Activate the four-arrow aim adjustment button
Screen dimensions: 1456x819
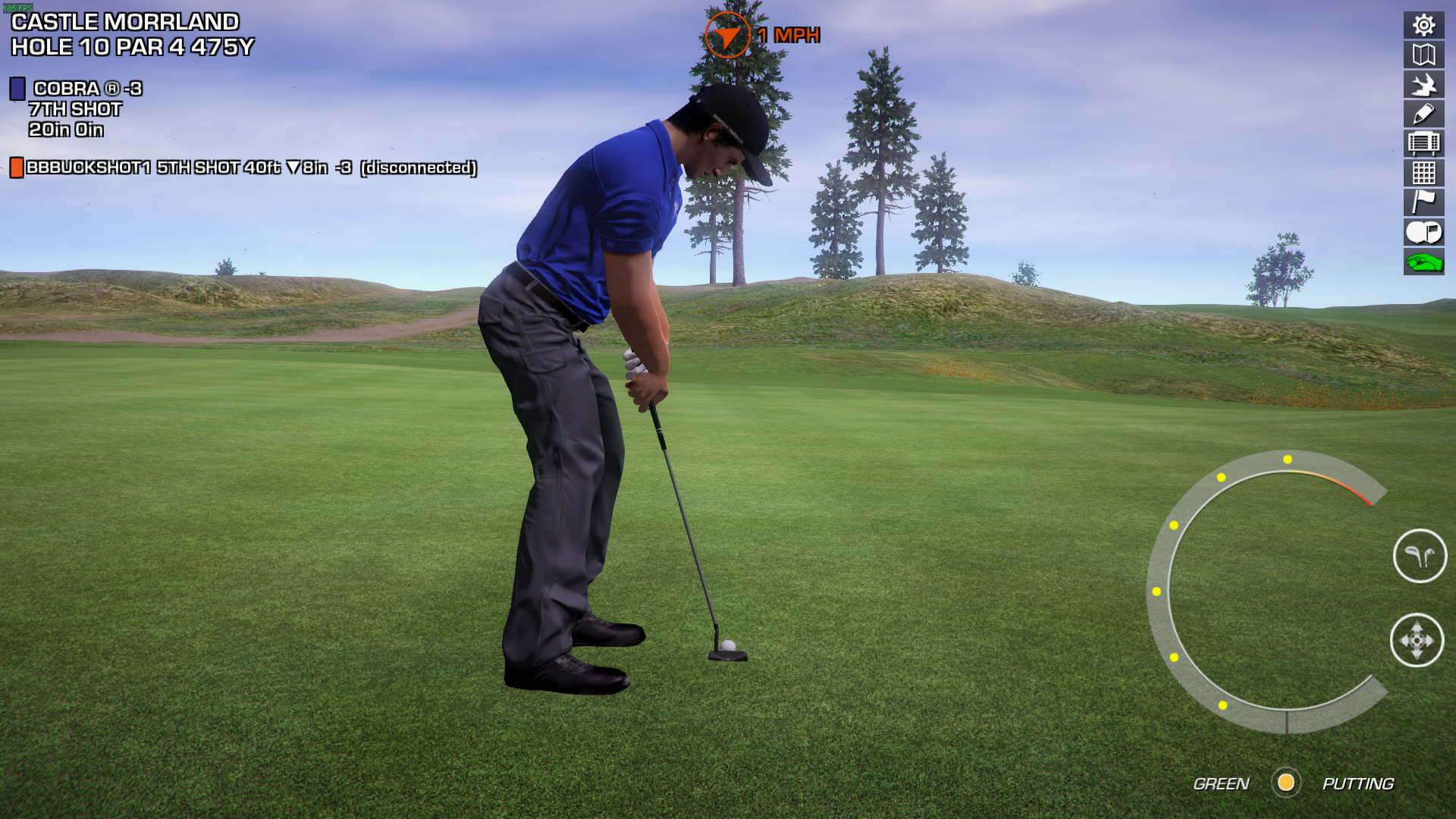tap(1417, 640)
